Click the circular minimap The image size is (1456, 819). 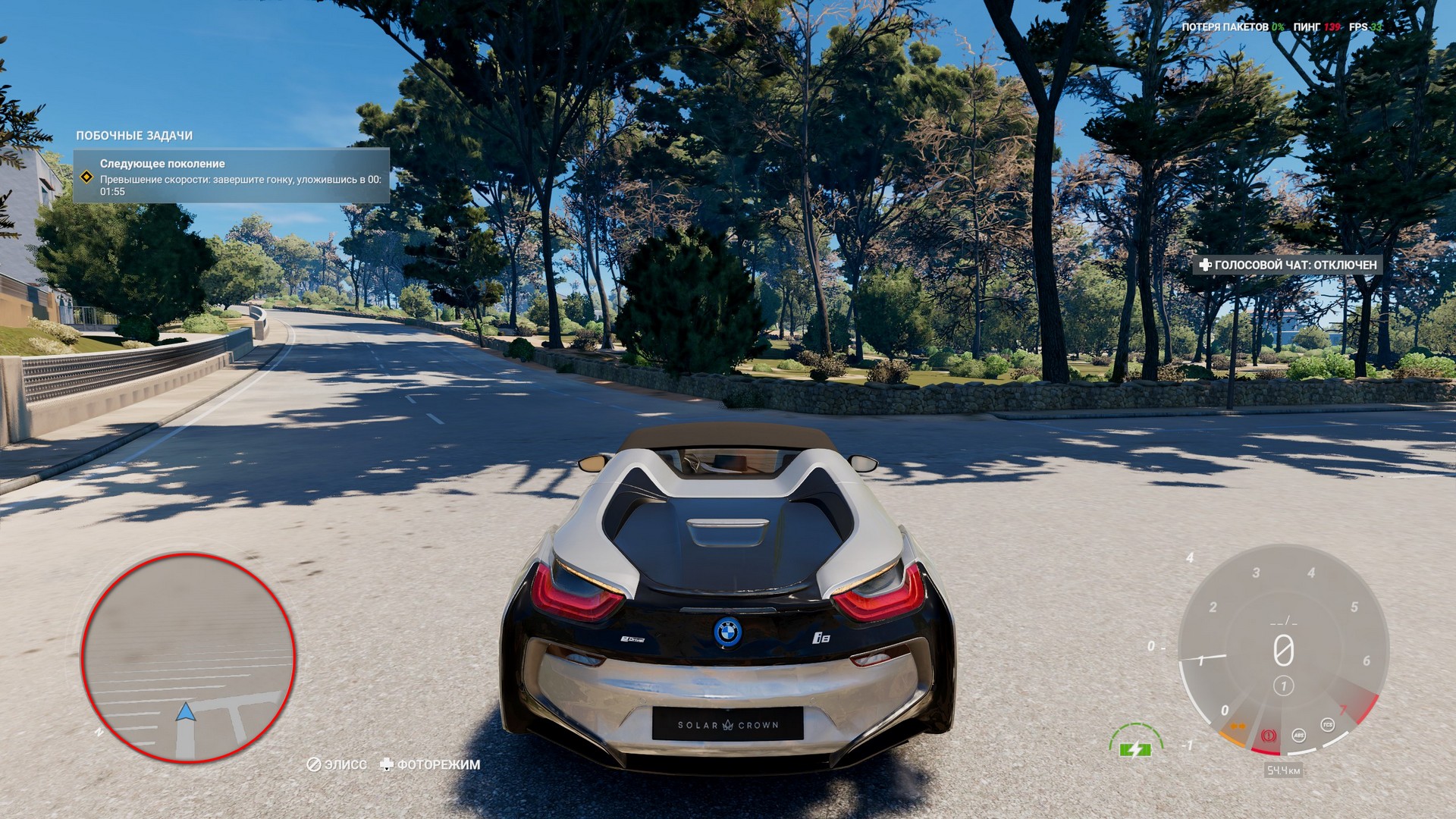187,657
